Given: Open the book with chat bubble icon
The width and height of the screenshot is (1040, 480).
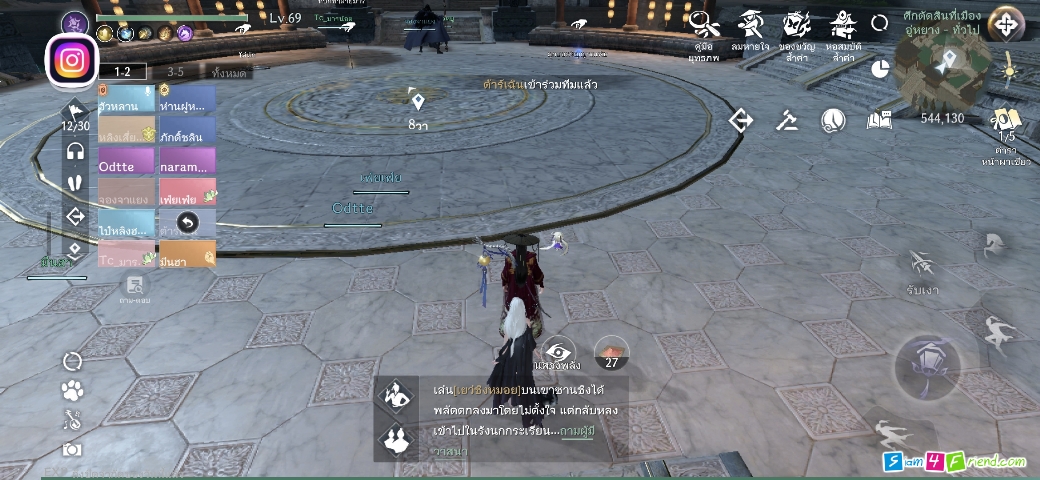Looking at the screenshot, I should click(879, 121).
